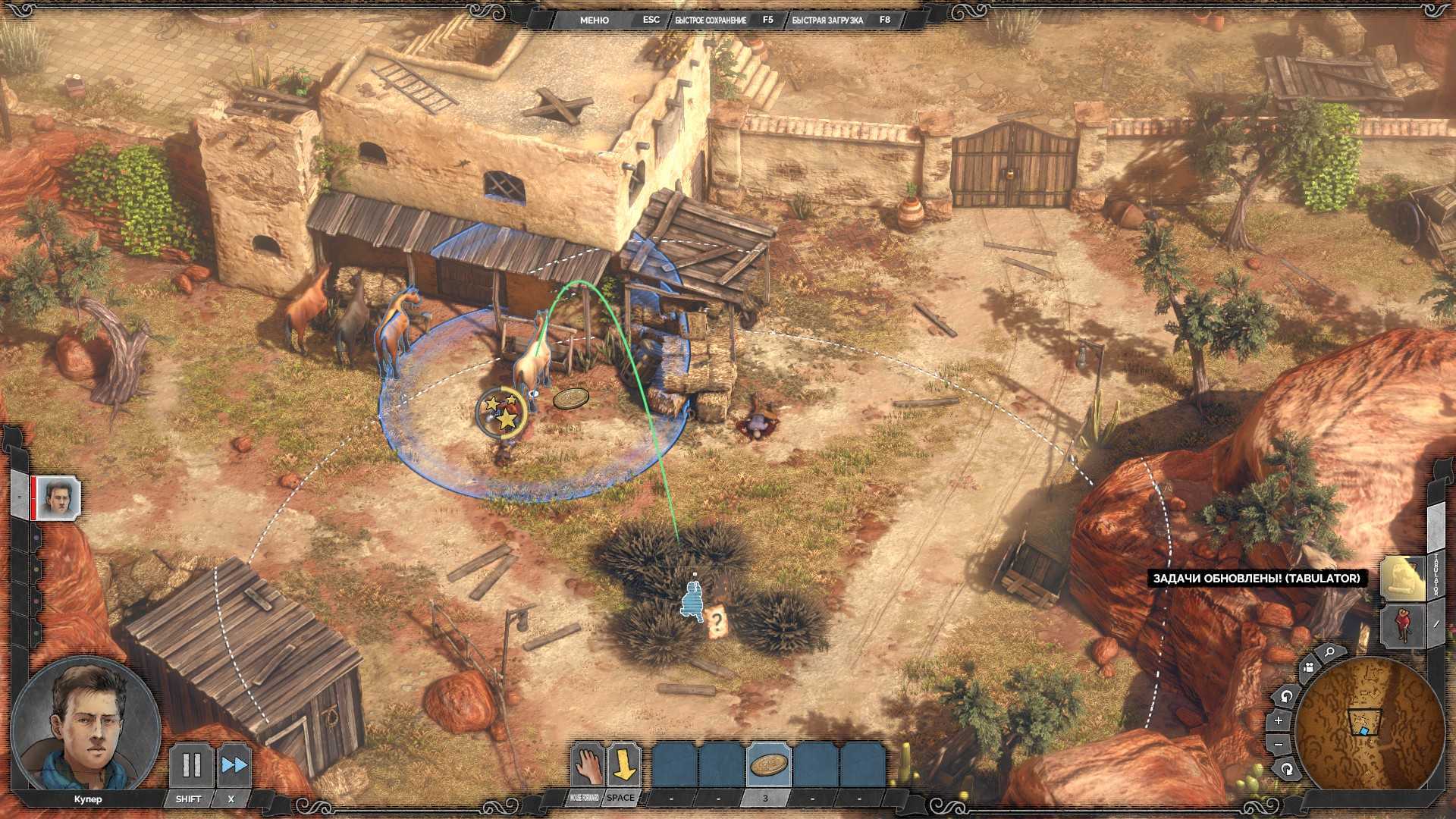The width and height of the screenshot is (1456, 819).
Task: Activate the fast-forward button
Action: [234, 765]
